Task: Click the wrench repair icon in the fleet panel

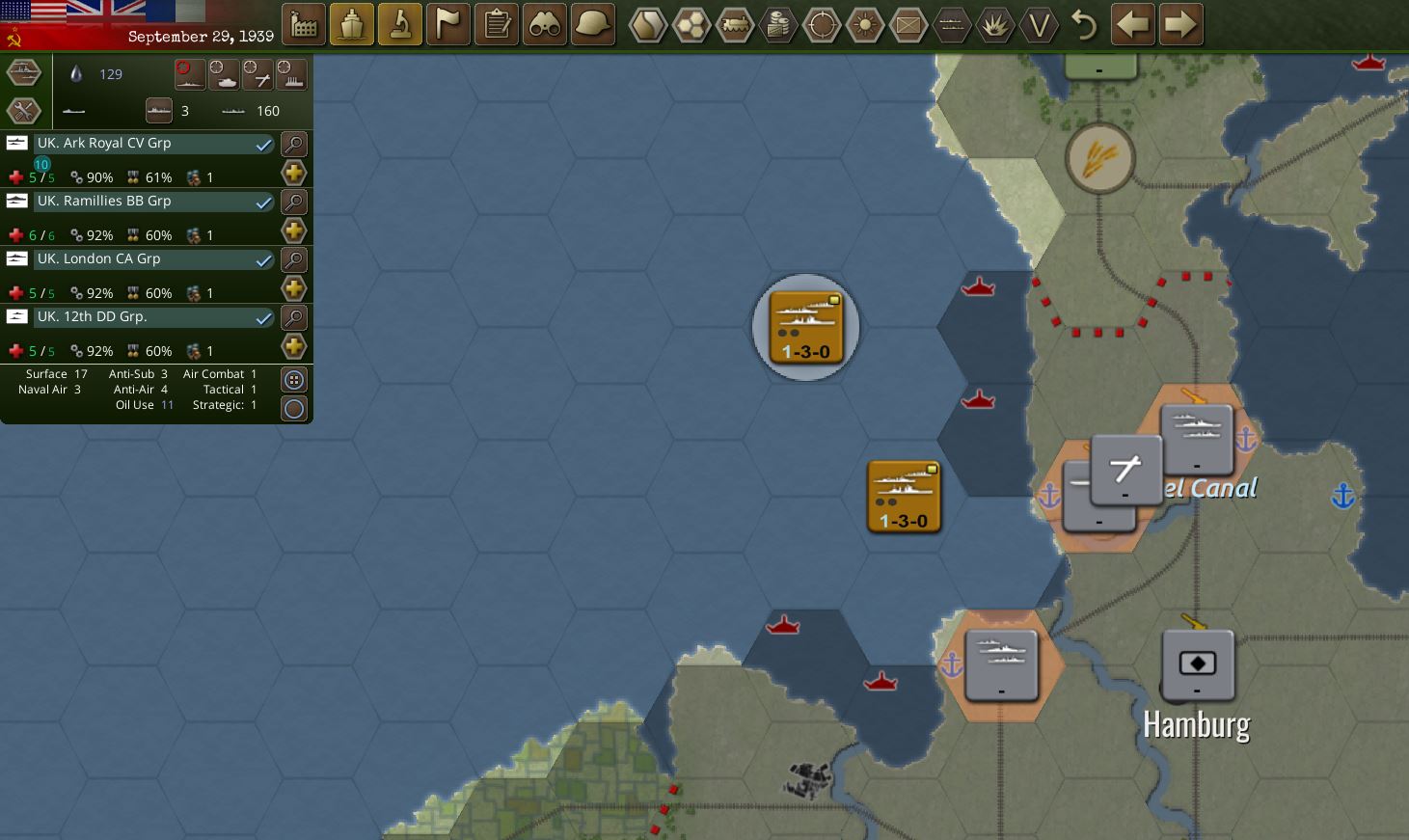Action: (x=24, y=110)
